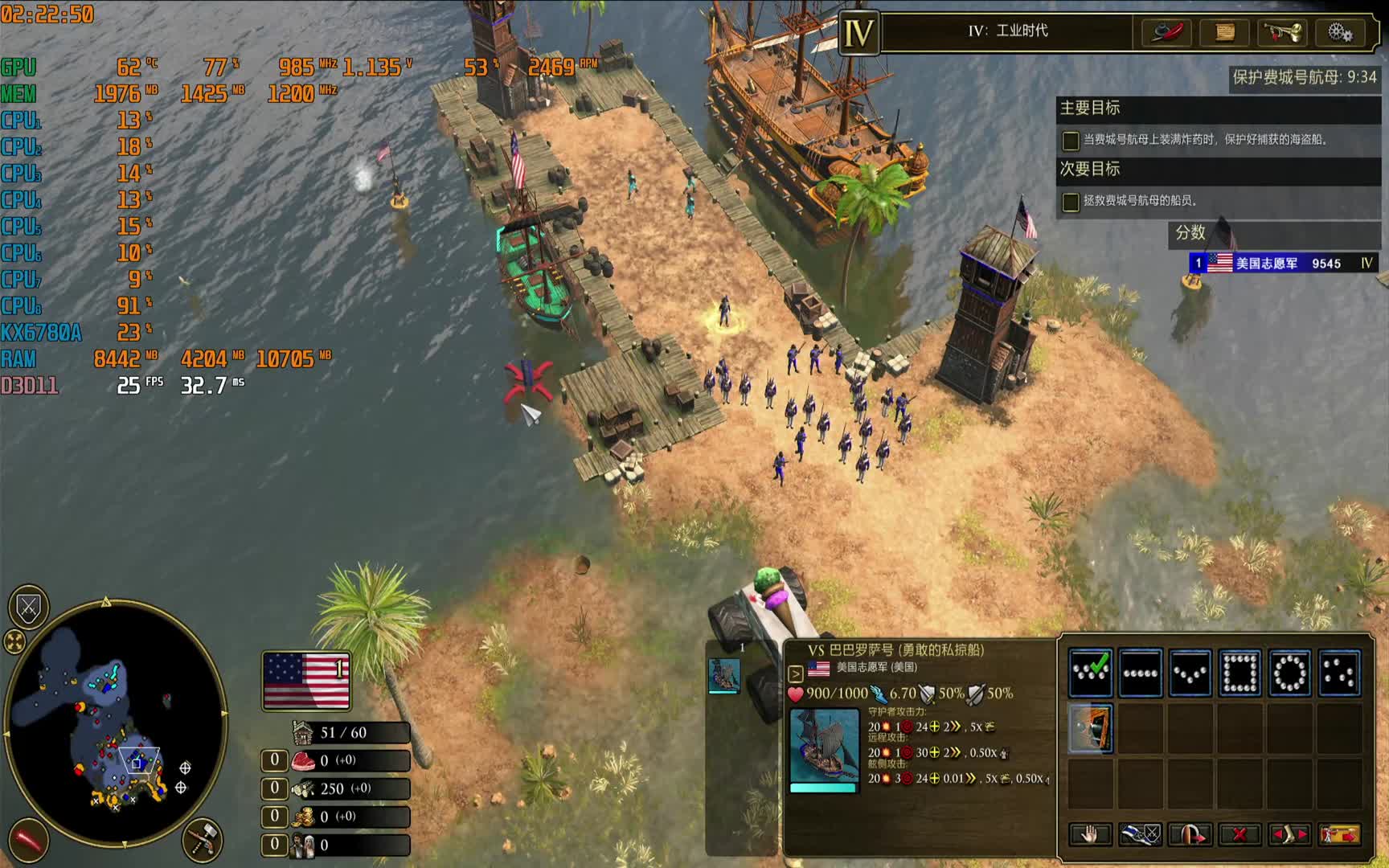
Task: Select the ship portrait in selection panel
Action: tap(723, 675)
